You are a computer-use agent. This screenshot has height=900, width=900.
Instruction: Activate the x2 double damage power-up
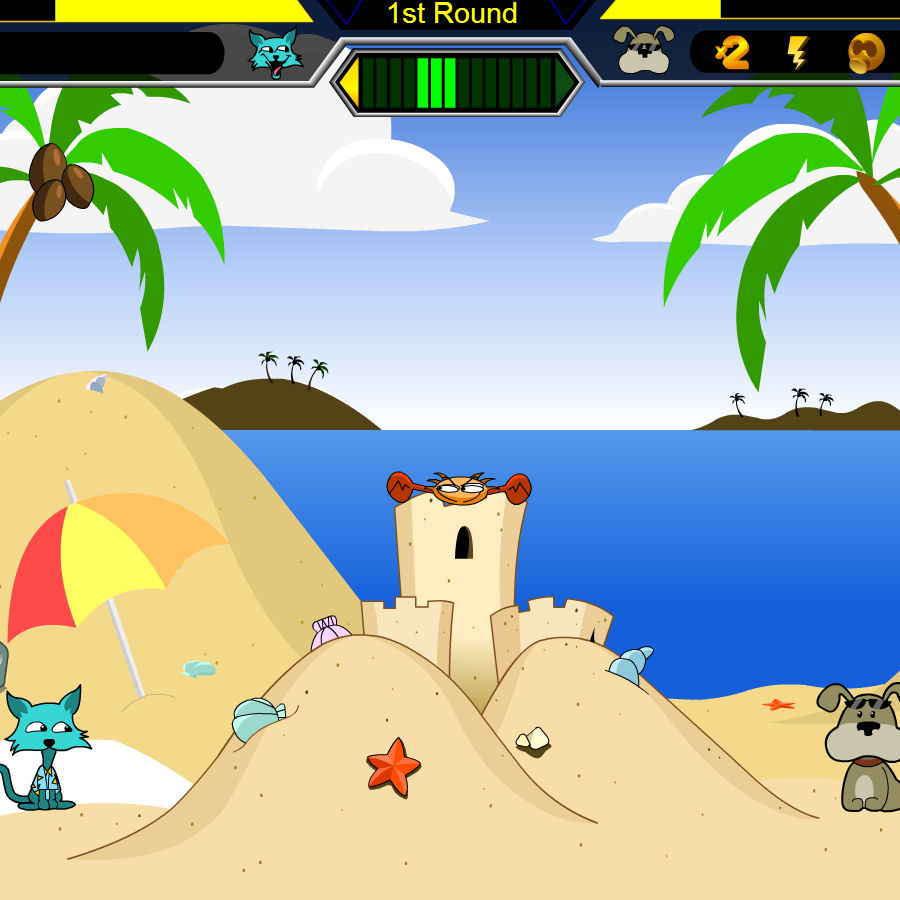point(733,52)
